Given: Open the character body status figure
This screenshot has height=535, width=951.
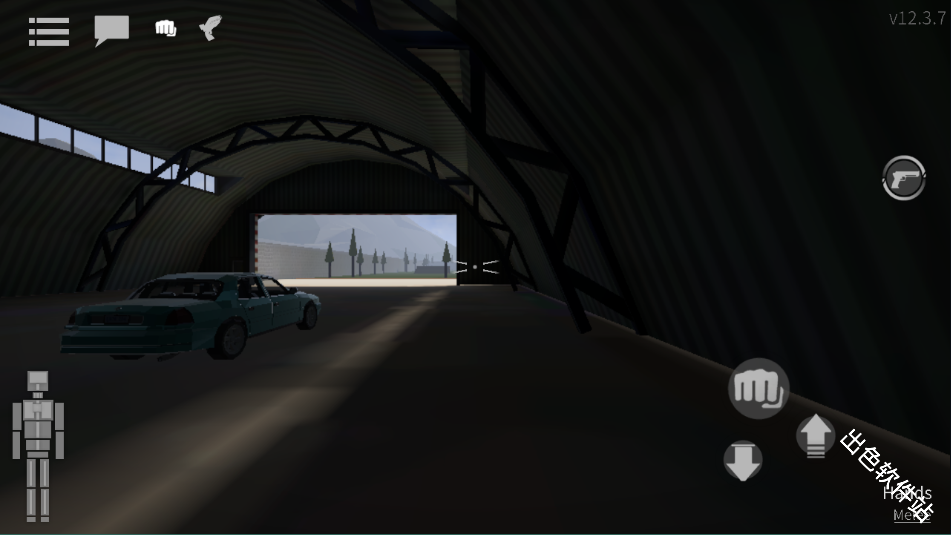Looking at the screenshot, I should coord(38,445).
